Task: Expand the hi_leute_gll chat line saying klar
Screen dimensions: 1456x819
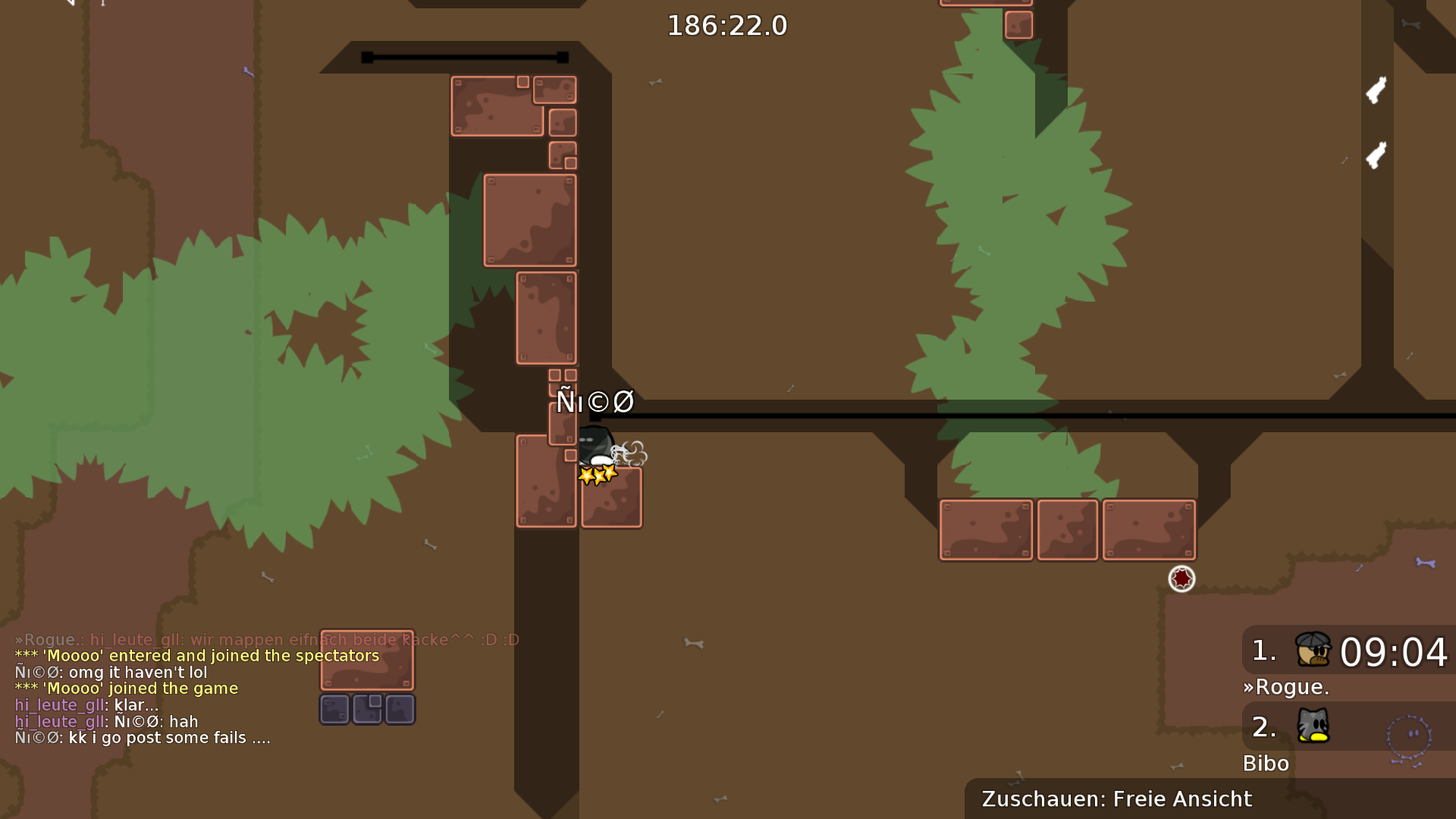Action: coord(87,704)
